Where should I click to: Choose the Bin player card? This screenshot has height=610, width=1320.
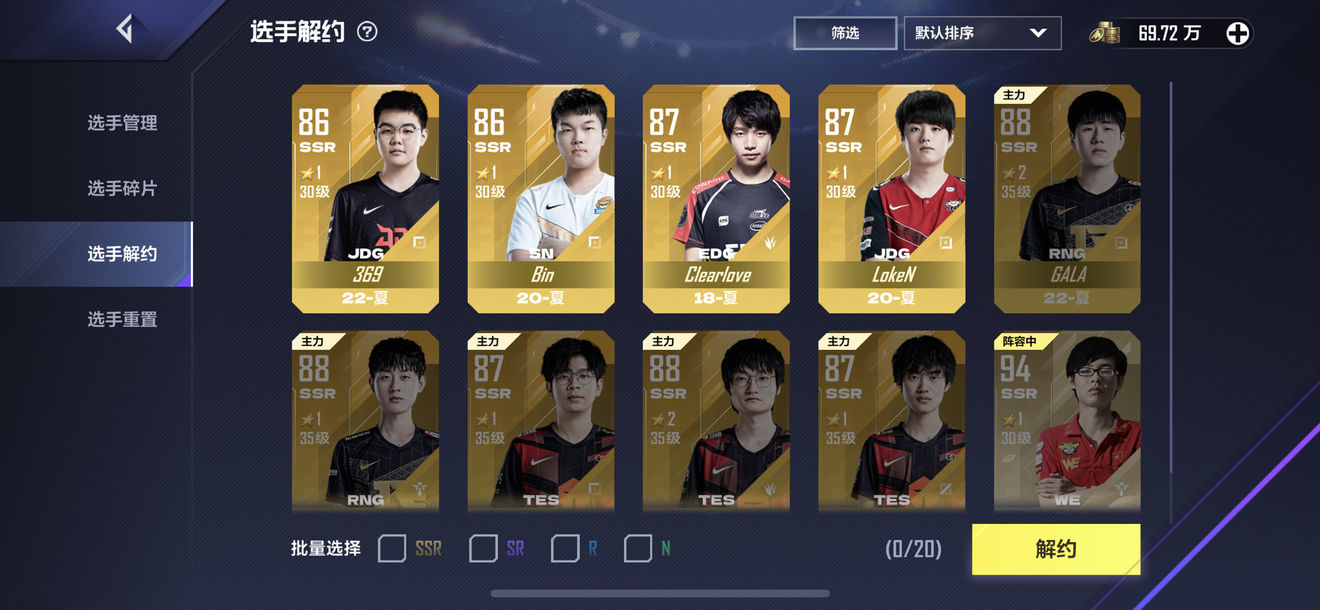click(541, 199)
